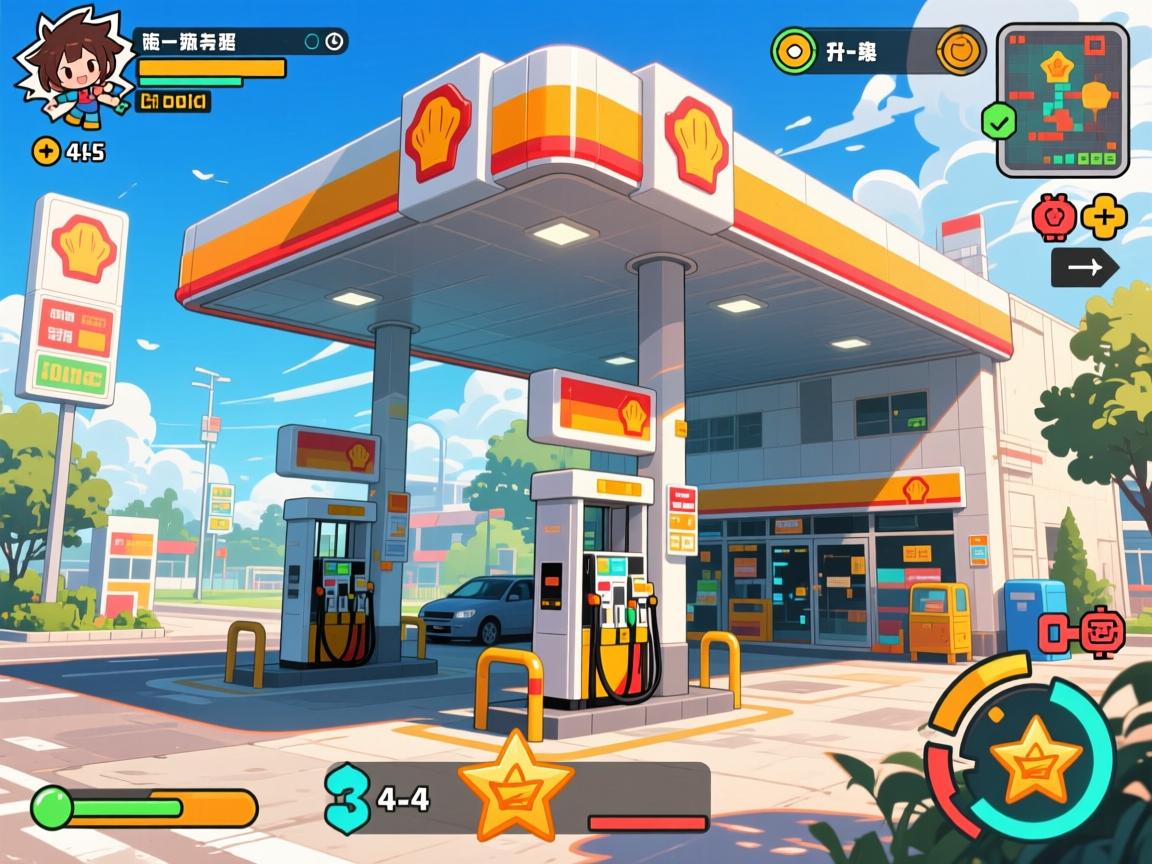Click the orange swirl coin button
1152x864 pixels.
pyautogui.click(x=962, y=50)
